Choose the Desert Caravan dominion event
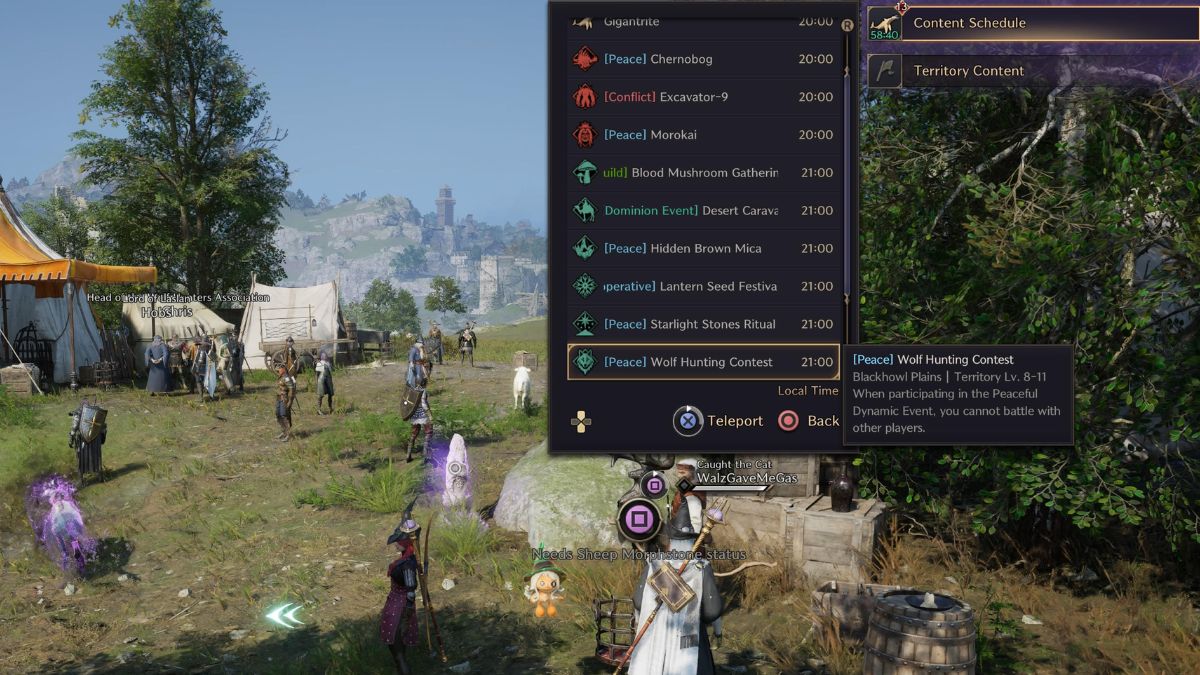This screenshot has width=1200, height=675. point(703,211)
